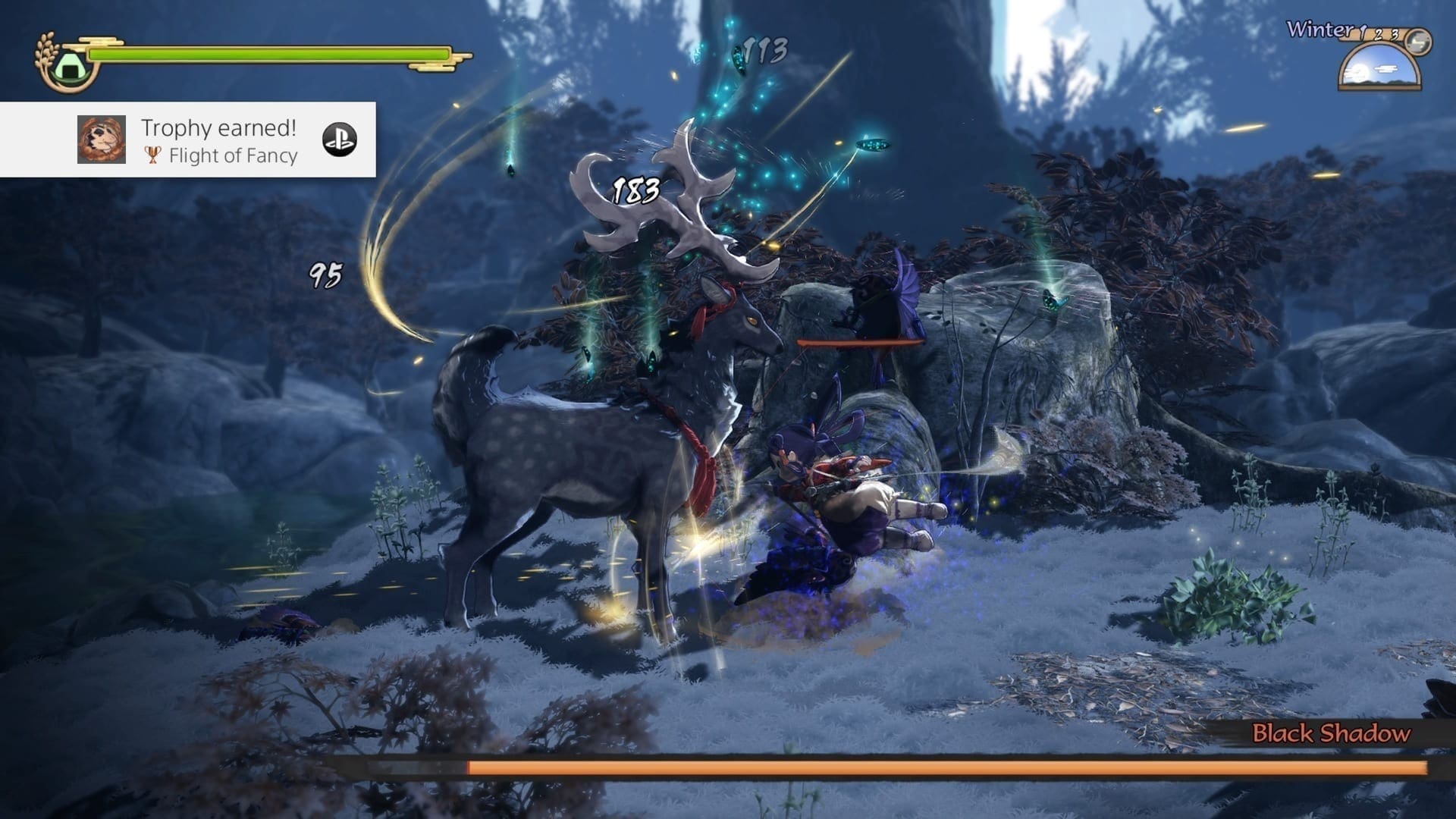Open the Flight of Fancy trophy notification
The image size is (1456, 819).
point(220,141)
